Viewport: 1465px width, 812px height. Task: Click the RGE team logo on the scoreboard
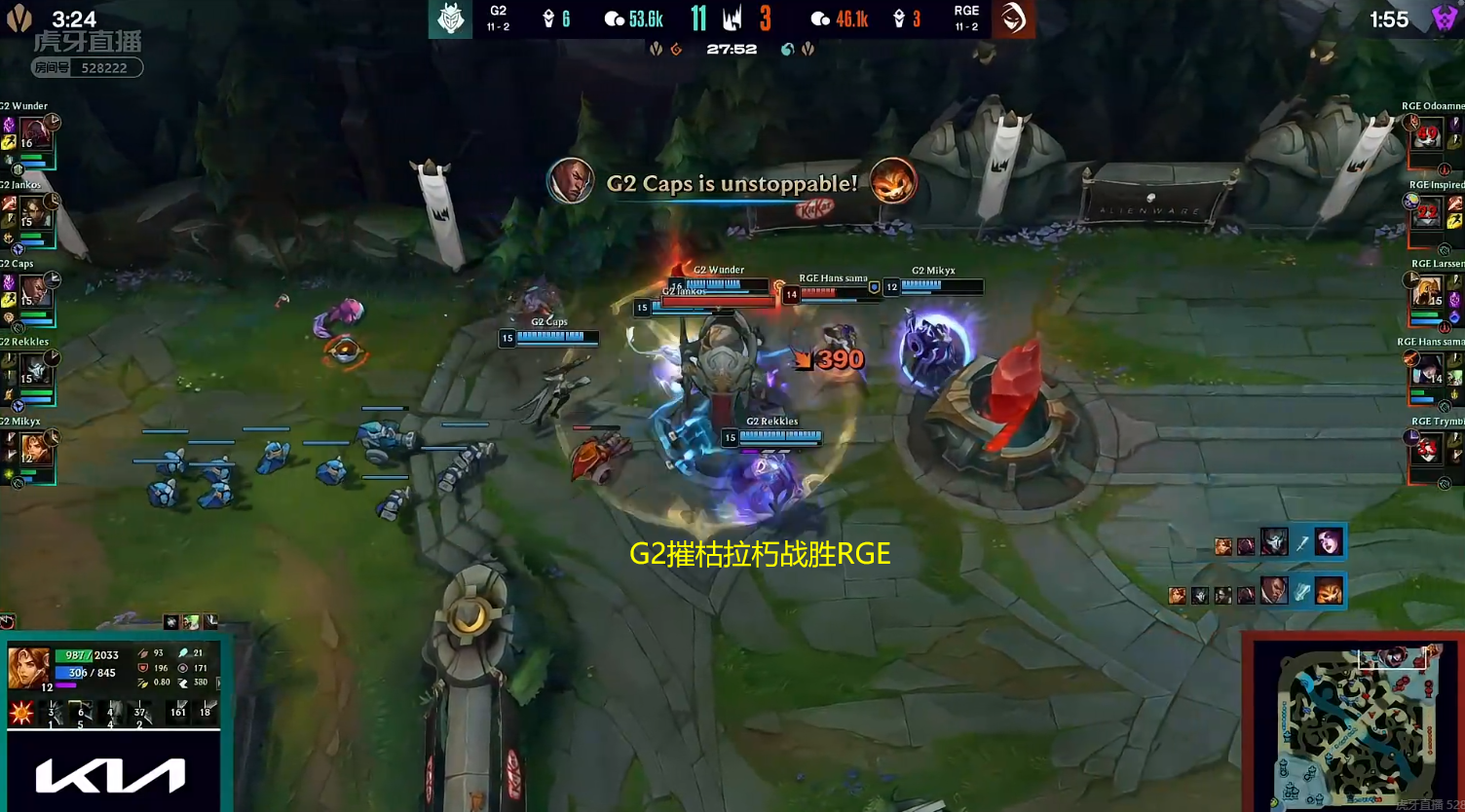[x=1011, y=18]
